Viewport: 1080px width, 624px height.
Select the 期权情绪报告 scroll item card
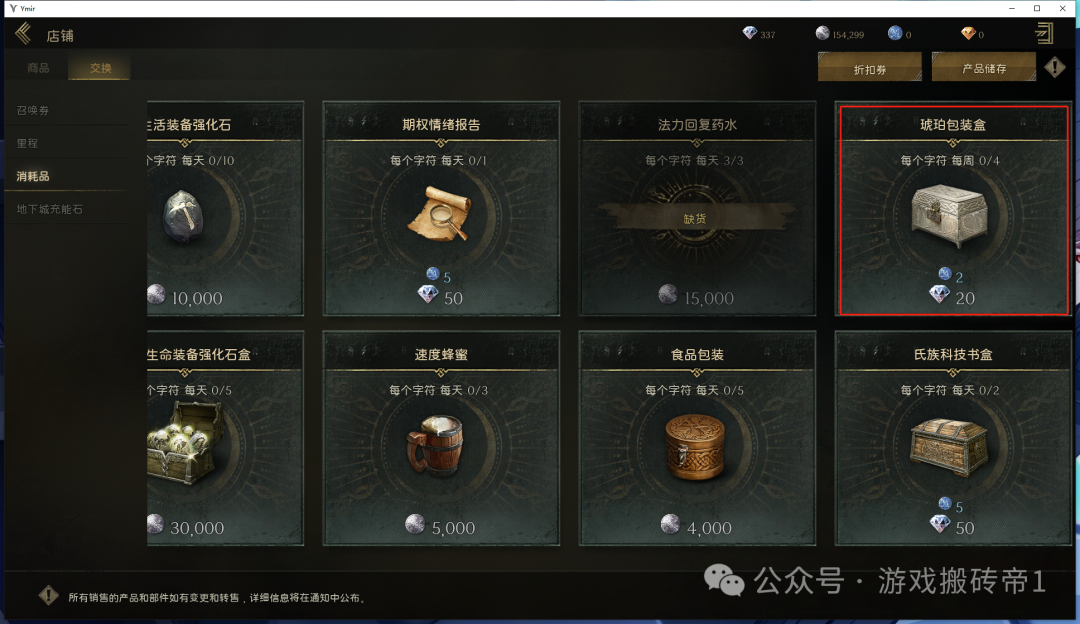pyautogui.click(x=441, y=208)
